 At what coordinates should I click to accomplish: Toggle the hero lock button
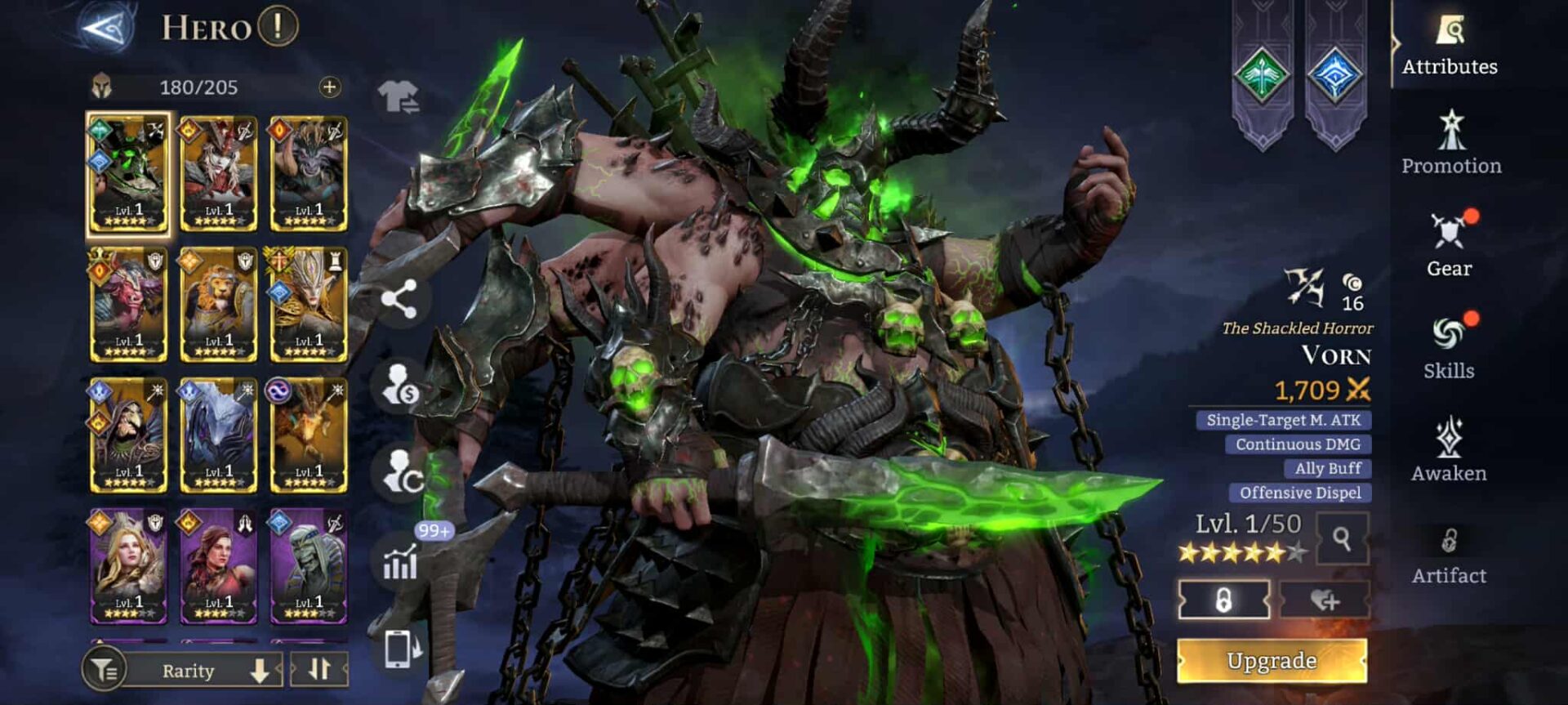coord(1223,600)
